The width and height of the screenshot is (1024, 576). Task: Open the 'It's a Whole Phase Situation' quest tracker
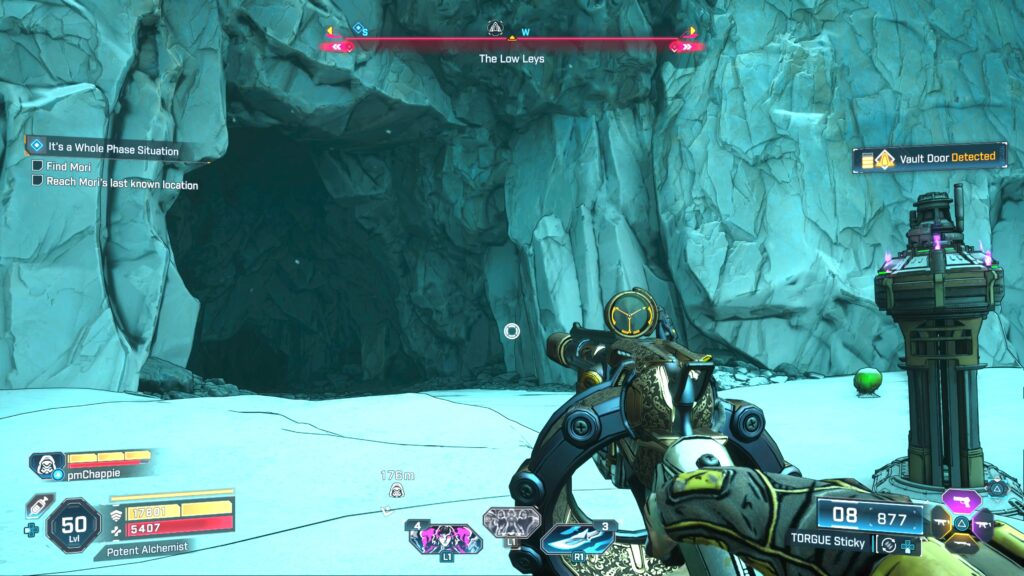[x=112, y=150]
